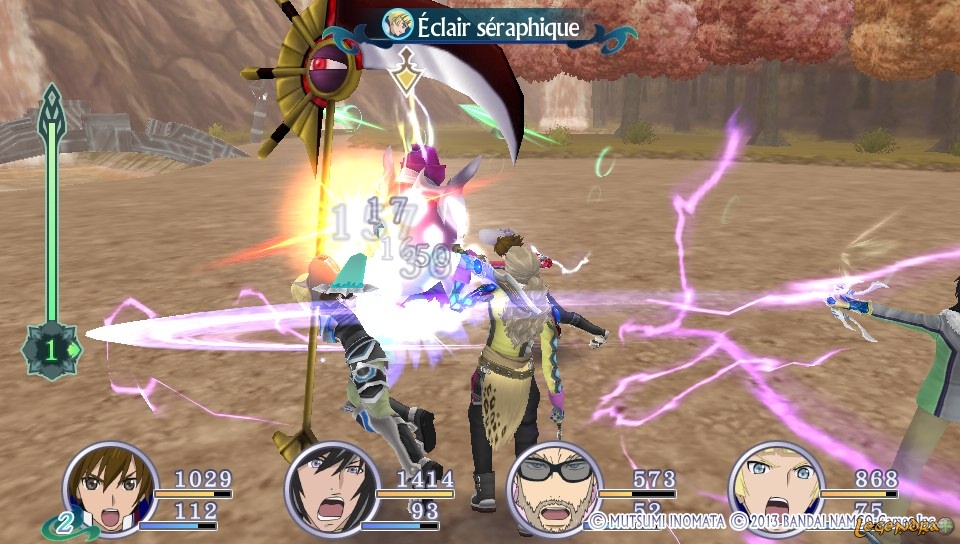Select the blonde blue-eyed character's portrait
Viewport: 960px width, 544px height.
point(775,490)
